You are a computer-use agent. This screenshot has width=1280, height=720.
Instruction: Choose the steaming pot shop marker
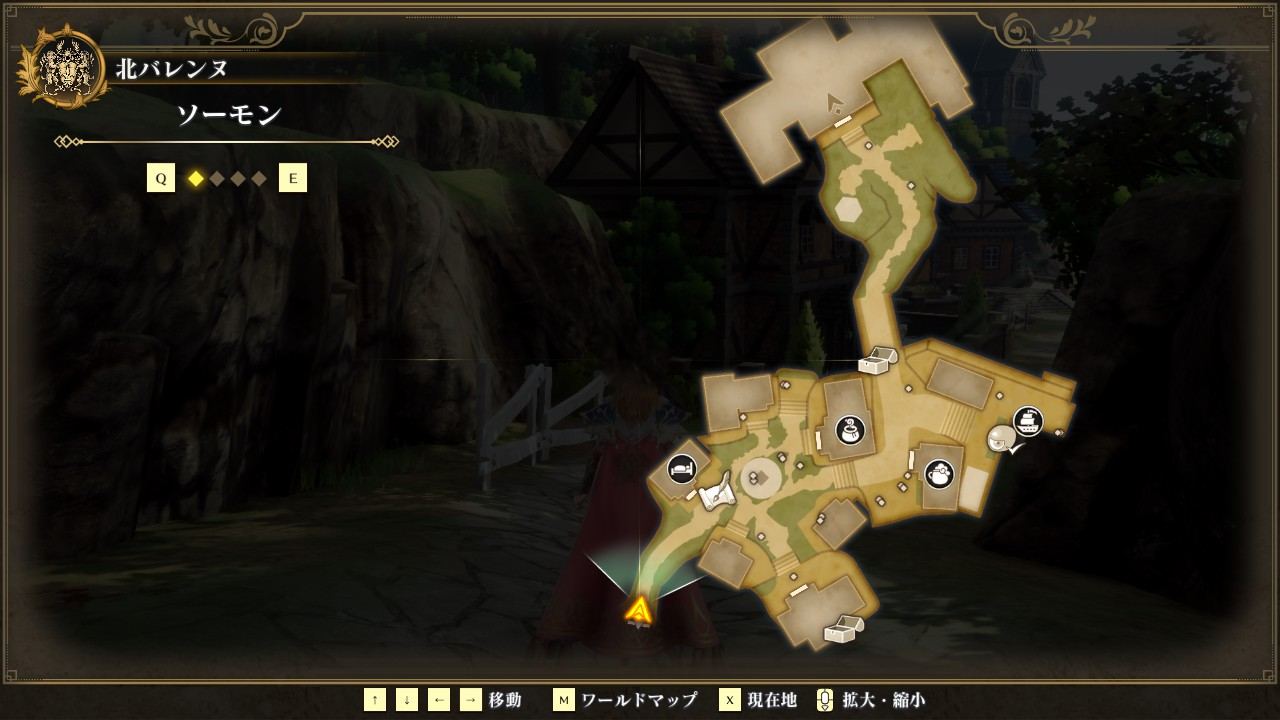[939, 473]
